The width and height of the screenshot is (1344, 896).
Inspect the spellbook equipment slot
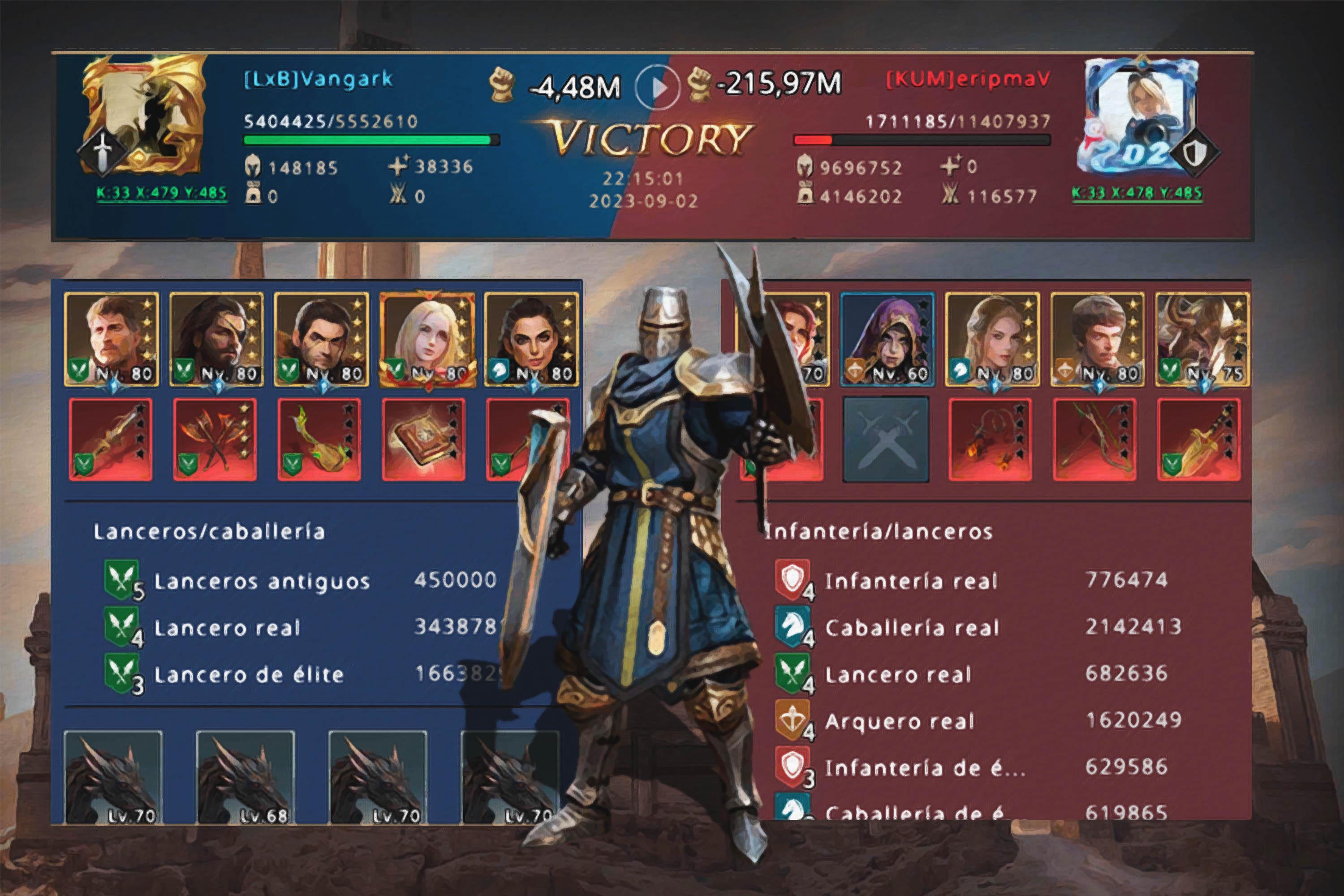pyautogui.click(x=423, y=439)
